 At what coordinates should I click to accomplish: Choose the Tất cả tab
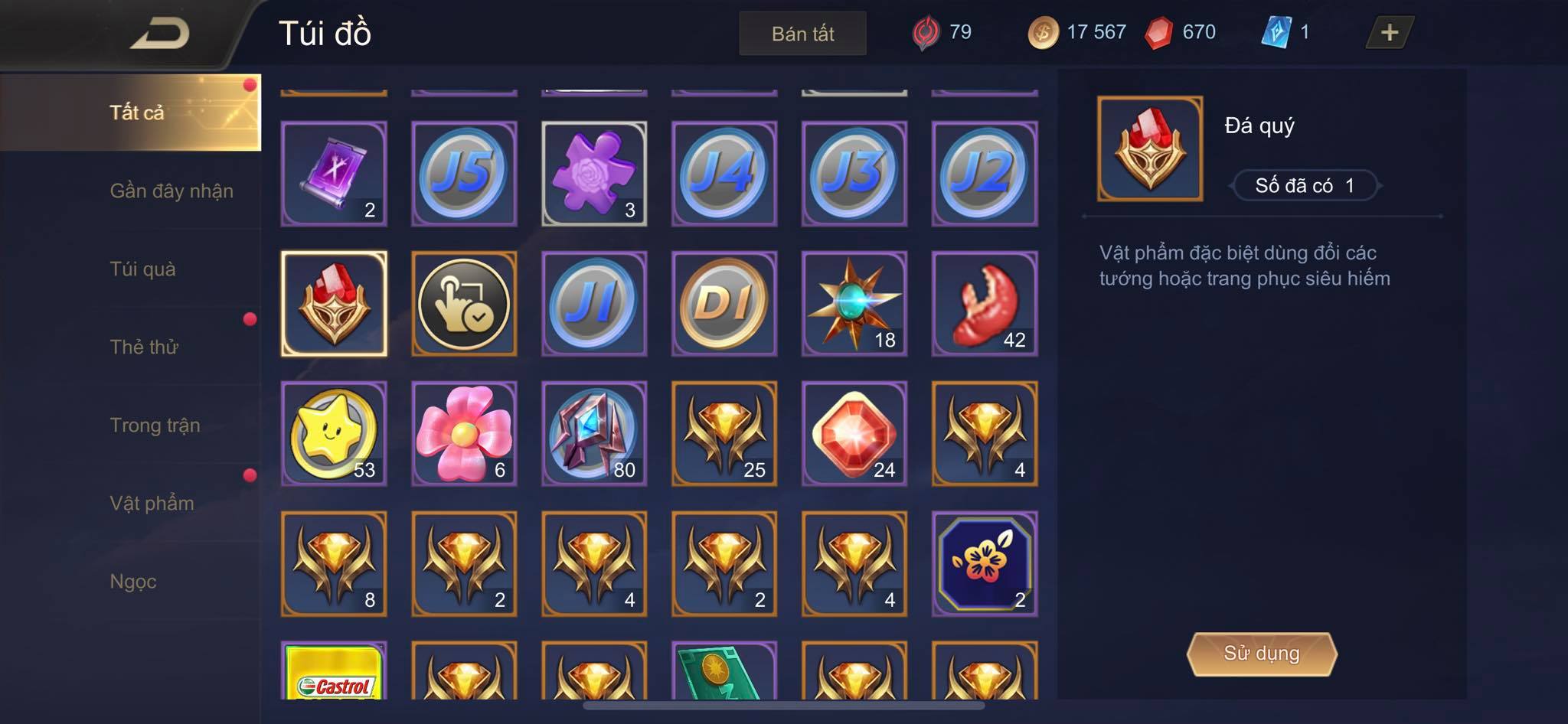(x=136, y=113)
